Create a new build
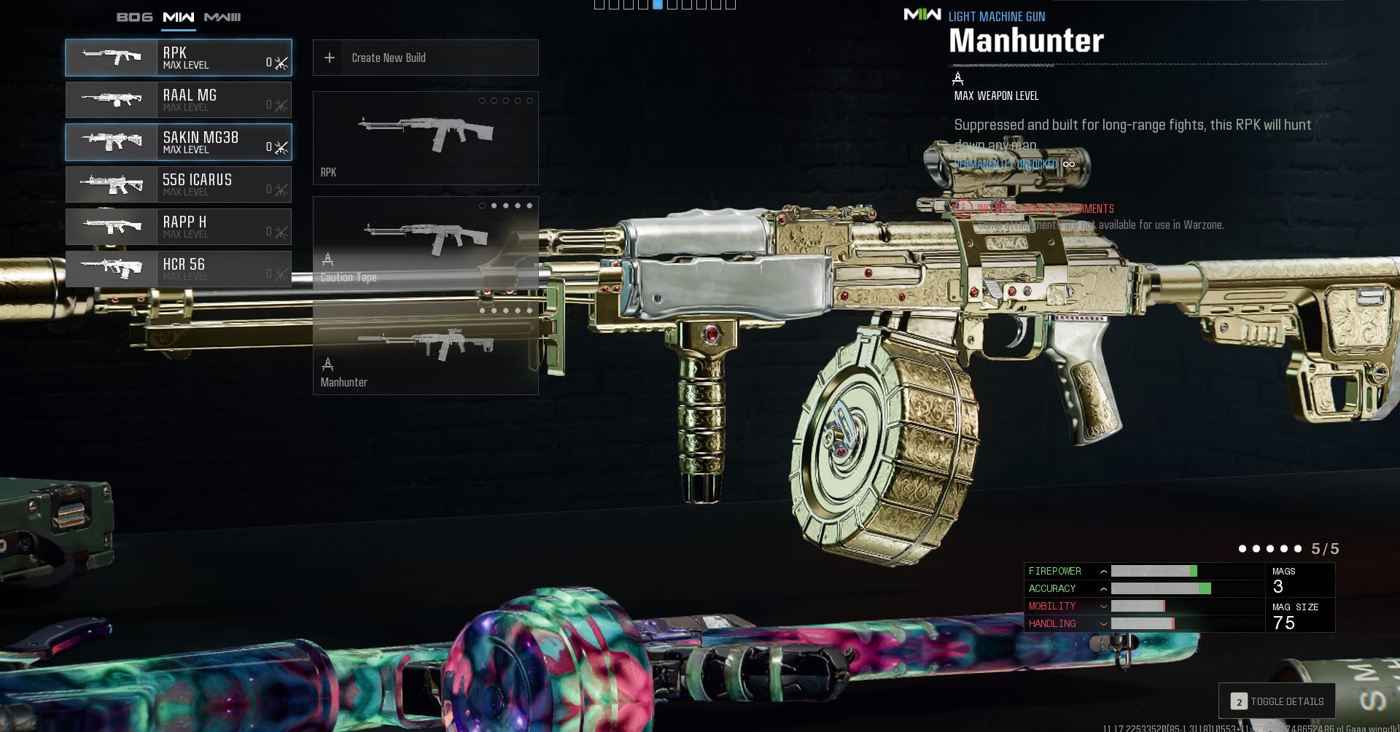This screenshot has height=732, width=1400. 425,58
